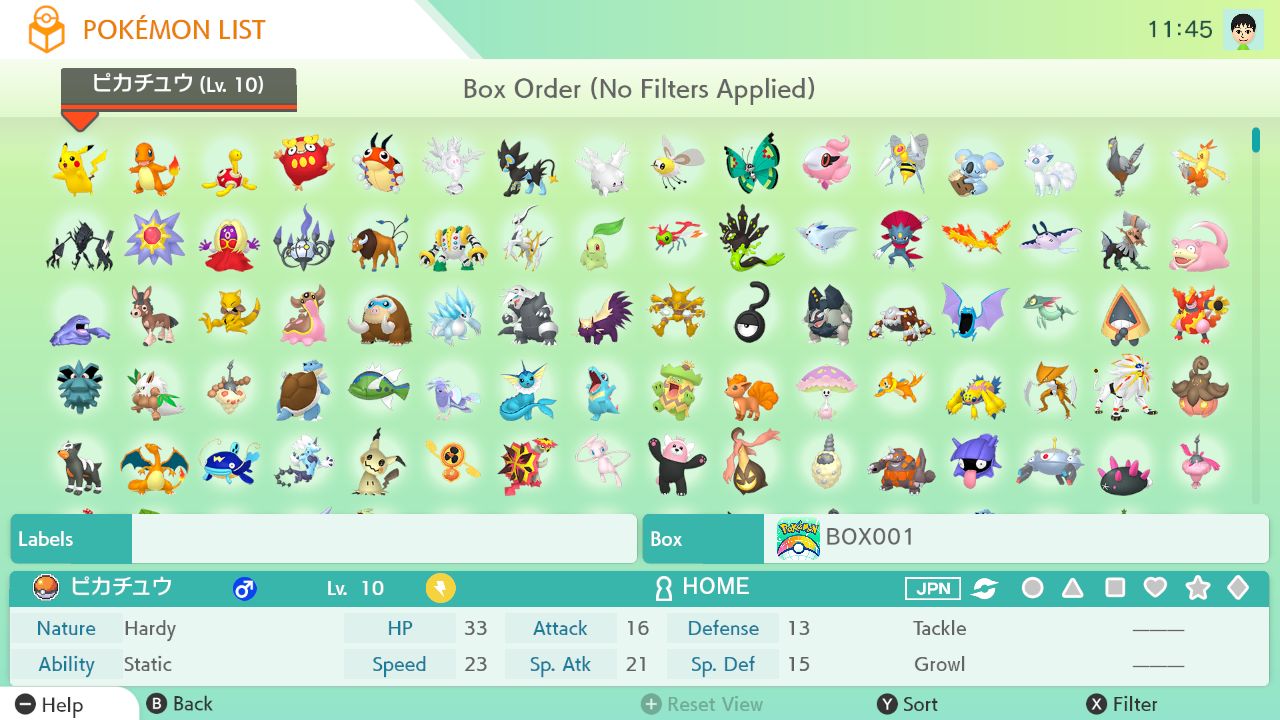
Task: Click the trade swap arrows icon
Action: click(x=985, y=588)
